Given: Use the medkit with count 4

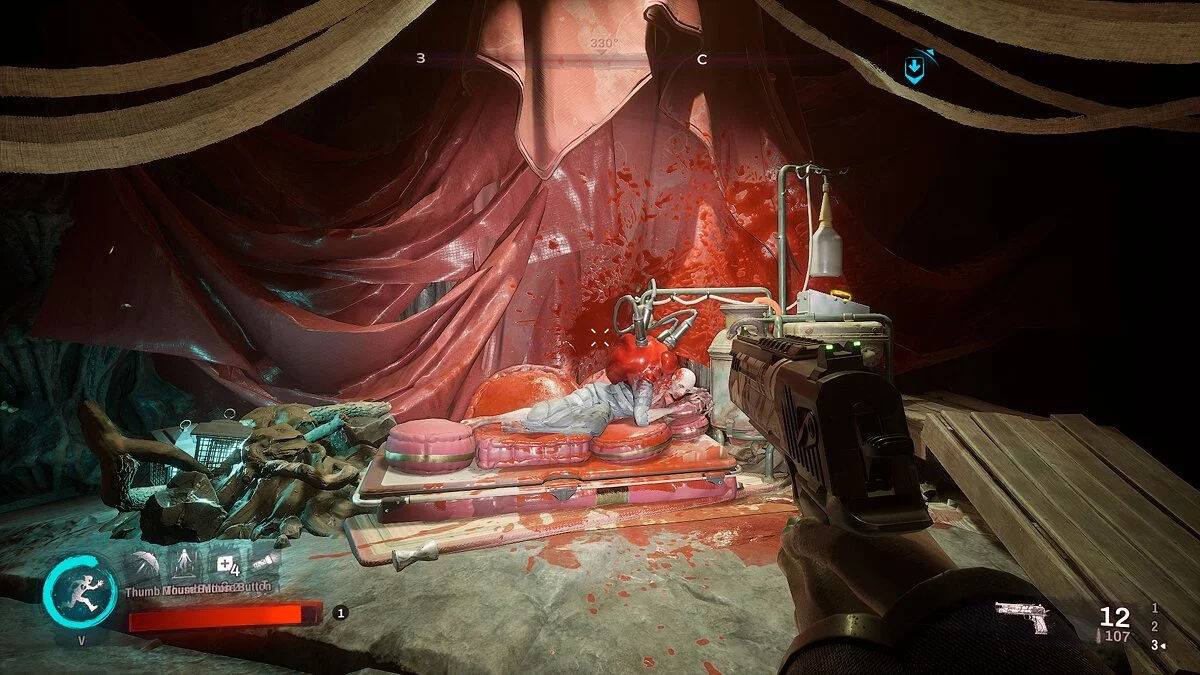Looking at the screenshot, I should pyautogui.click(x=226, y=563).
